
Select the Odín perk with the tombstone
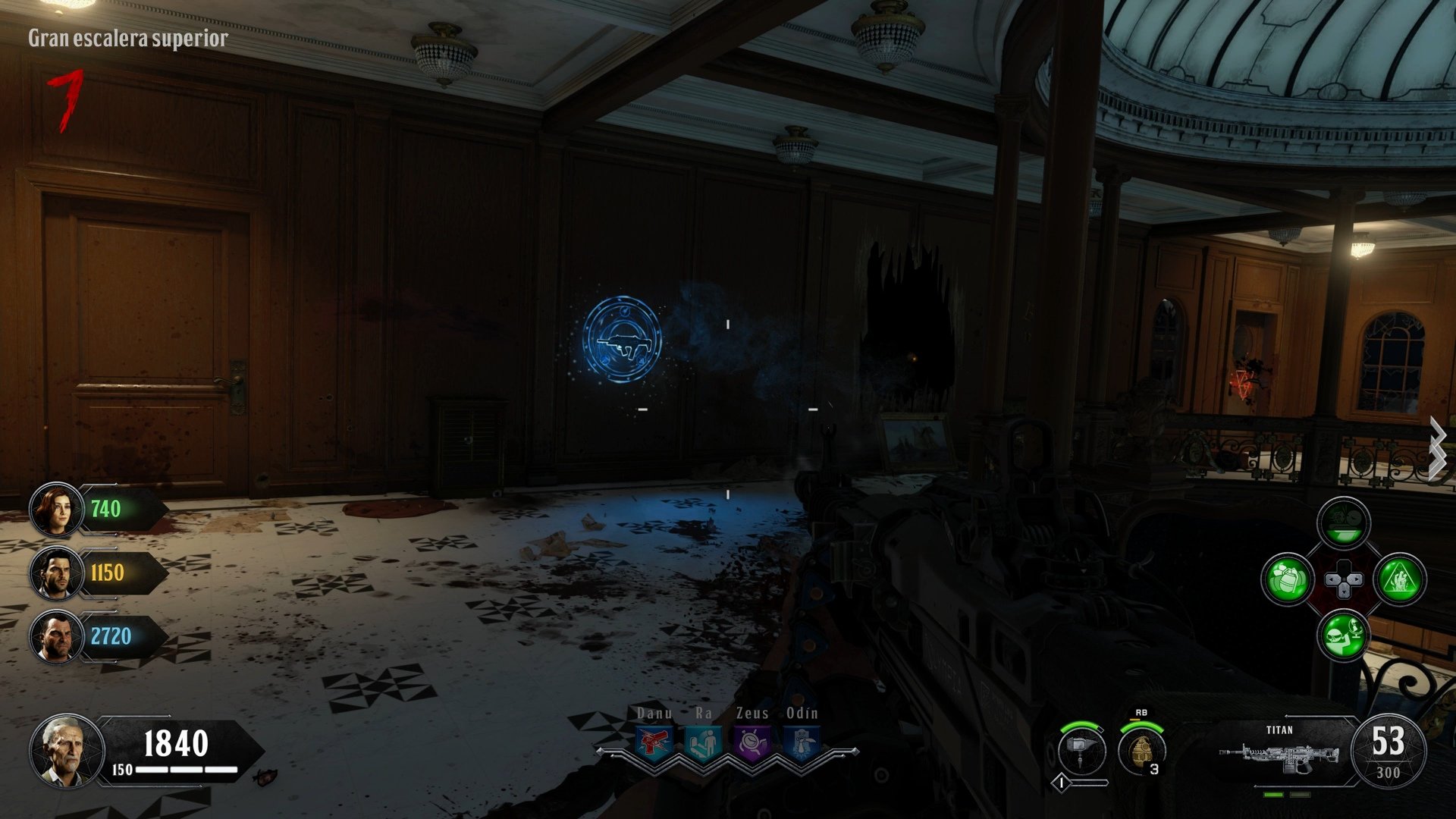[x=802, y=742]
